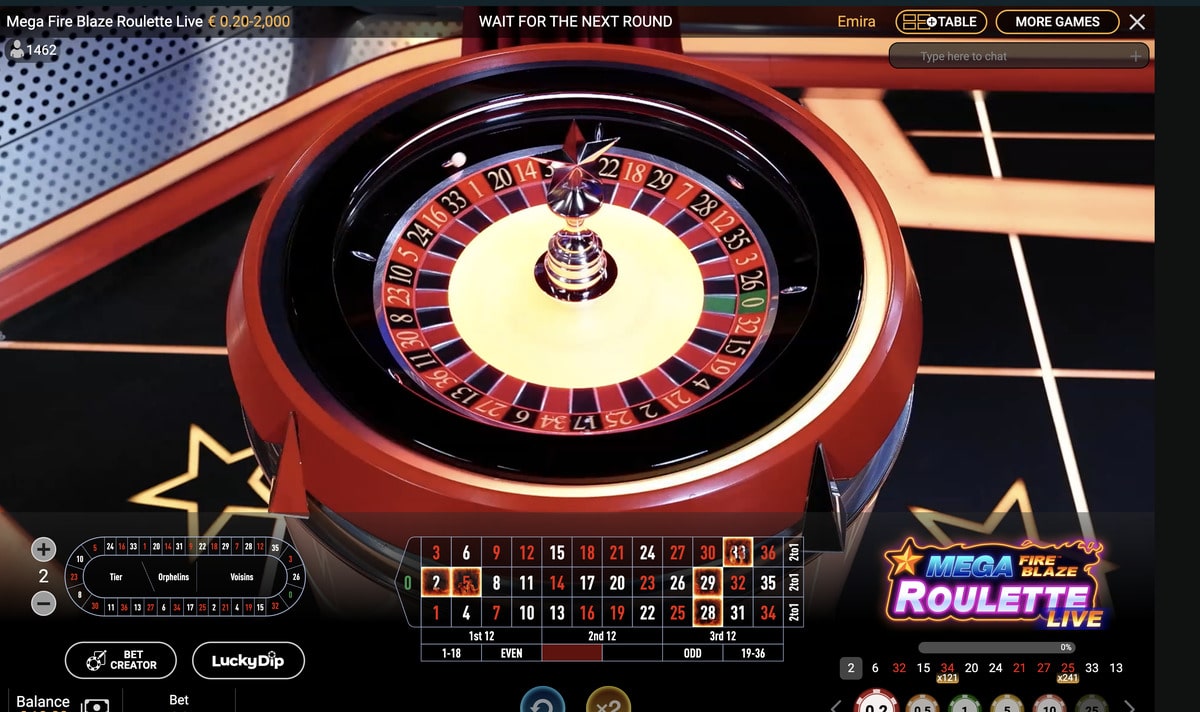
Task: Bet on green zero on the table
Action: coord(408,582)
